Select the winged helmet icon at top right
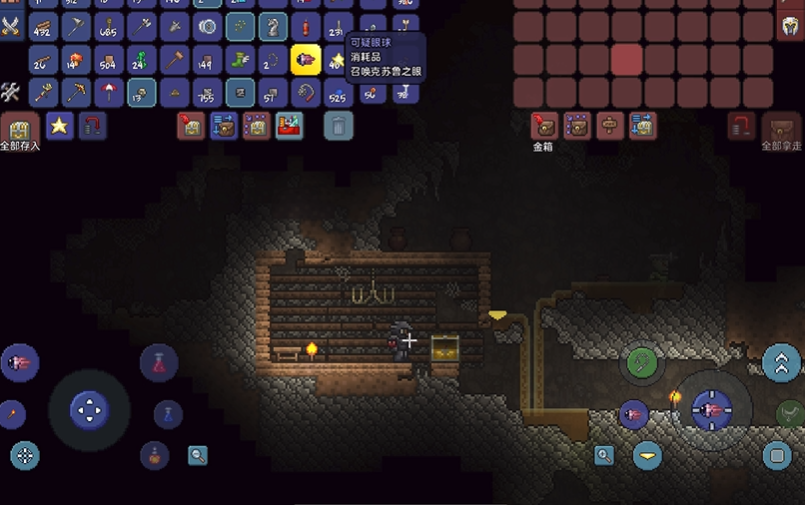This screenshot has width=805, height=505. [791, 25]
